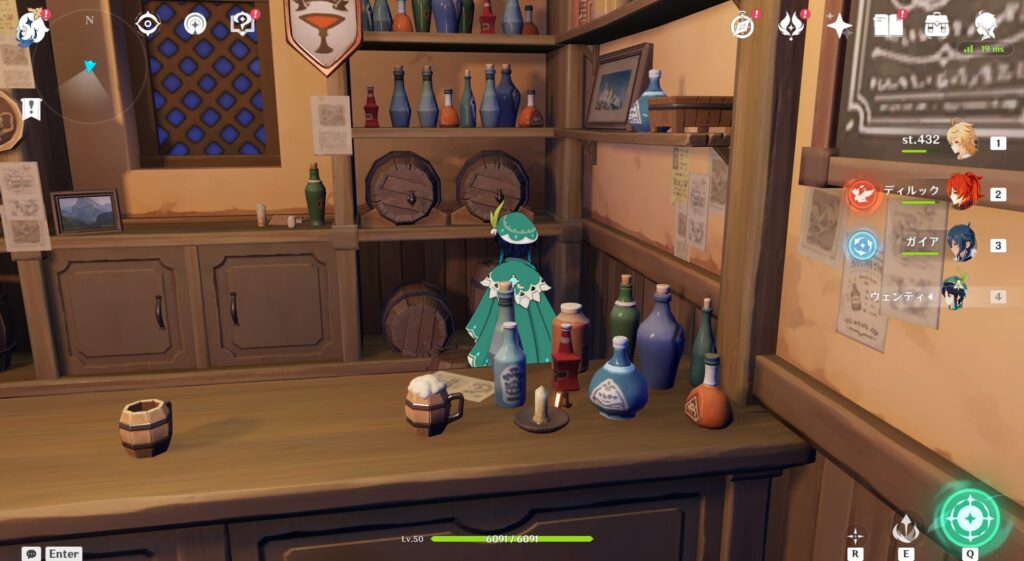Activate the green Elemental Burst
Image resolution: width=1024 pixels, height=561 pixels.
(969, 517)
